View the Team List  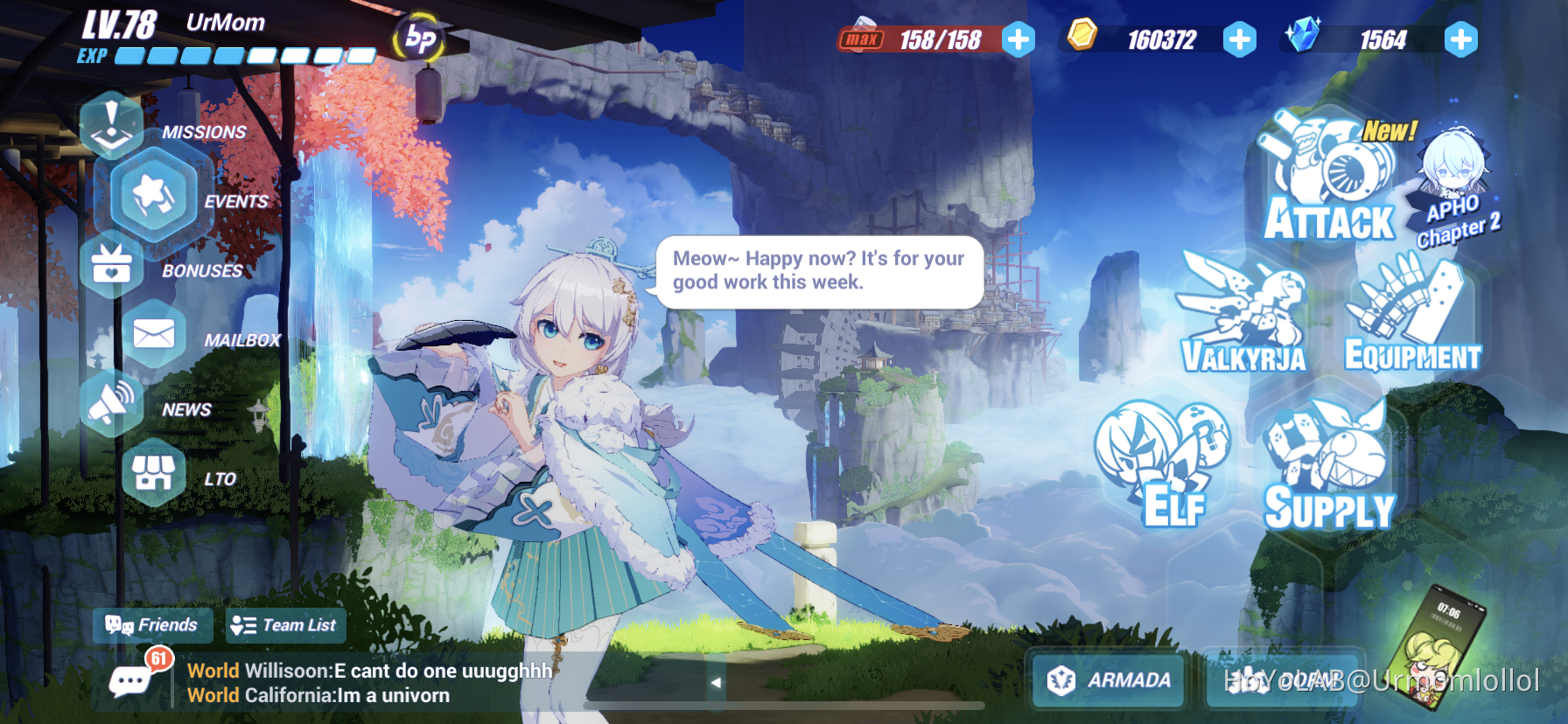pyautogui.click(x=285, y=625)
